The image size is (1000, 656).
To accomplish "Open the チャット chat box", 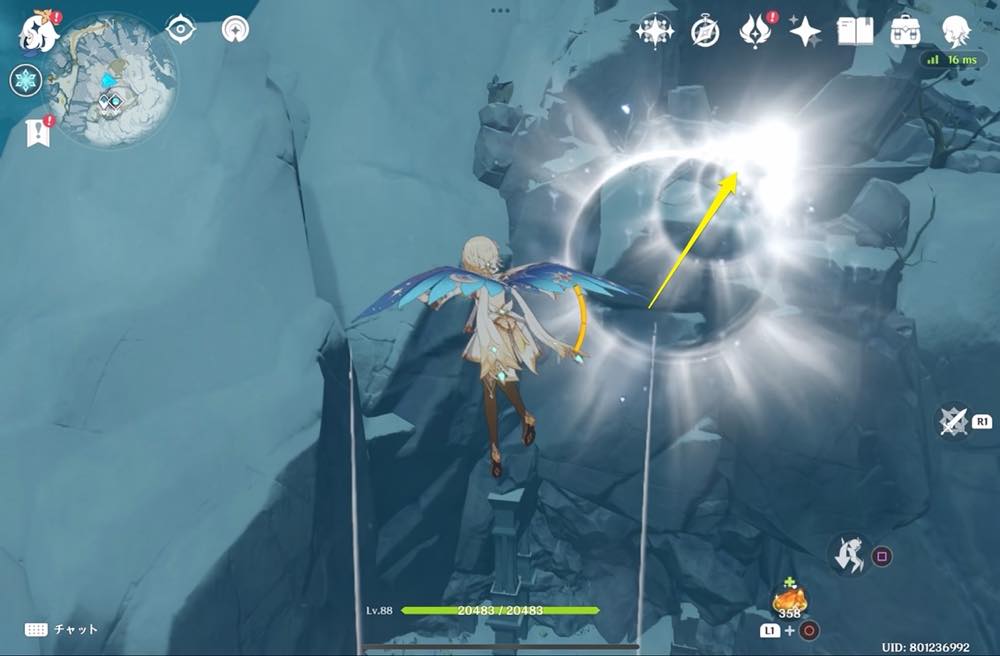I will [x=62, y=629].
